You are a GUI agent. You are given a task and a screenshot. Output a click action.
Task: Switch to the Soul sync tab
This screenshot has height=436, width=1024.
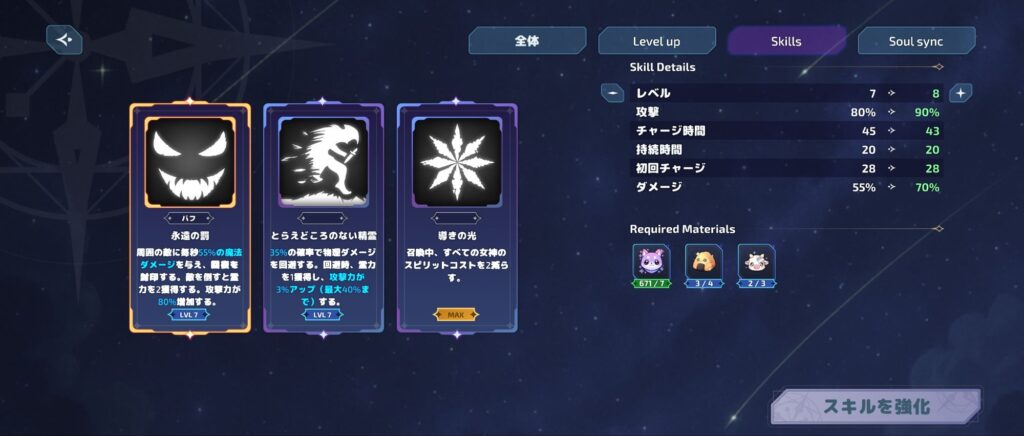(916, 41)
